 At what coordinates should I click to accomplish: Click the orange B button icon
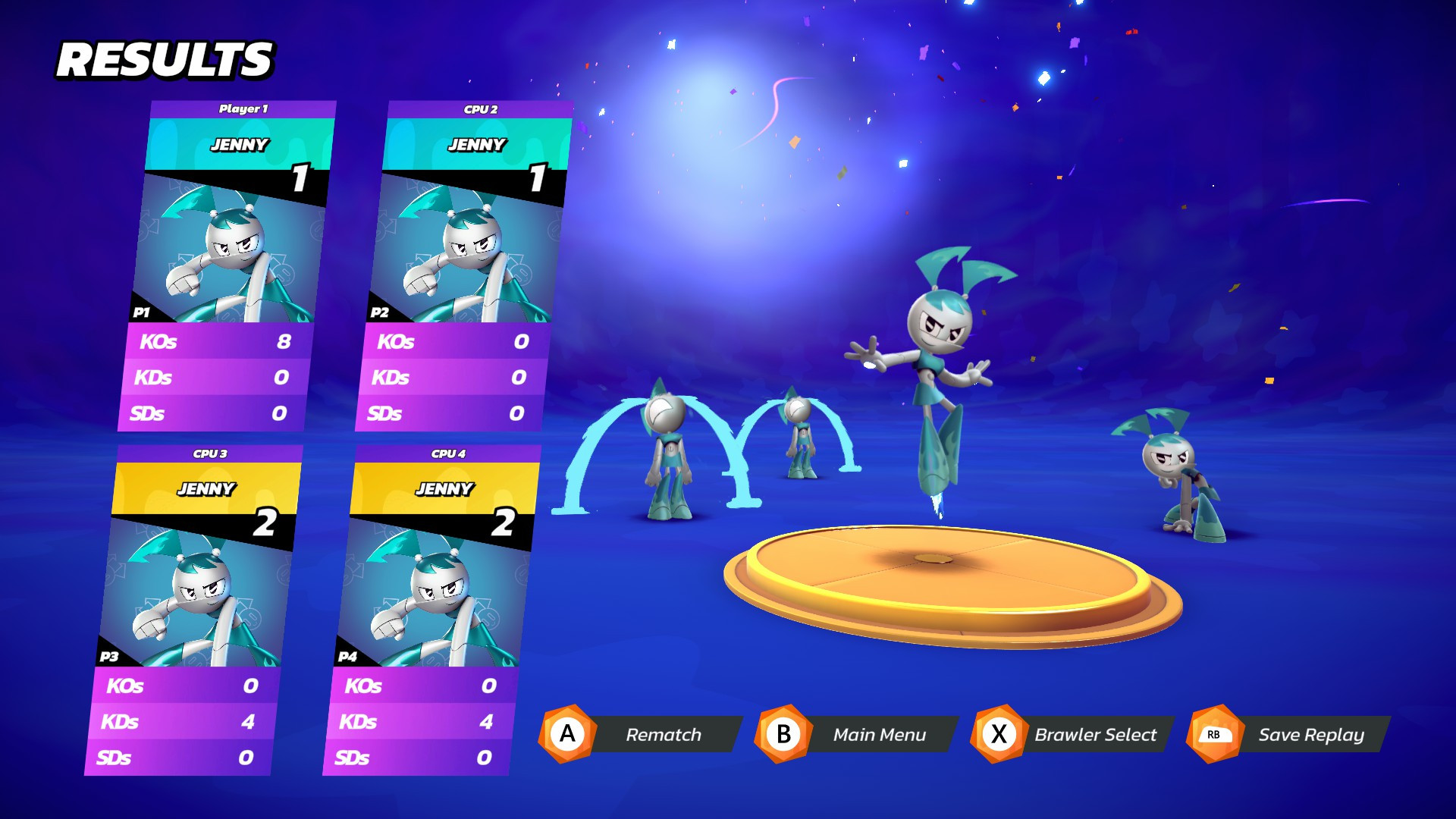pos(784,734)
